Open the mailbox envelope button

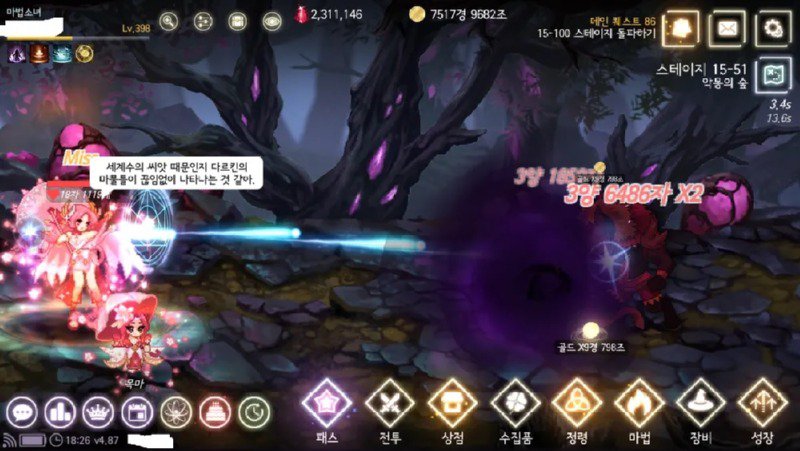tap(727, 28)
